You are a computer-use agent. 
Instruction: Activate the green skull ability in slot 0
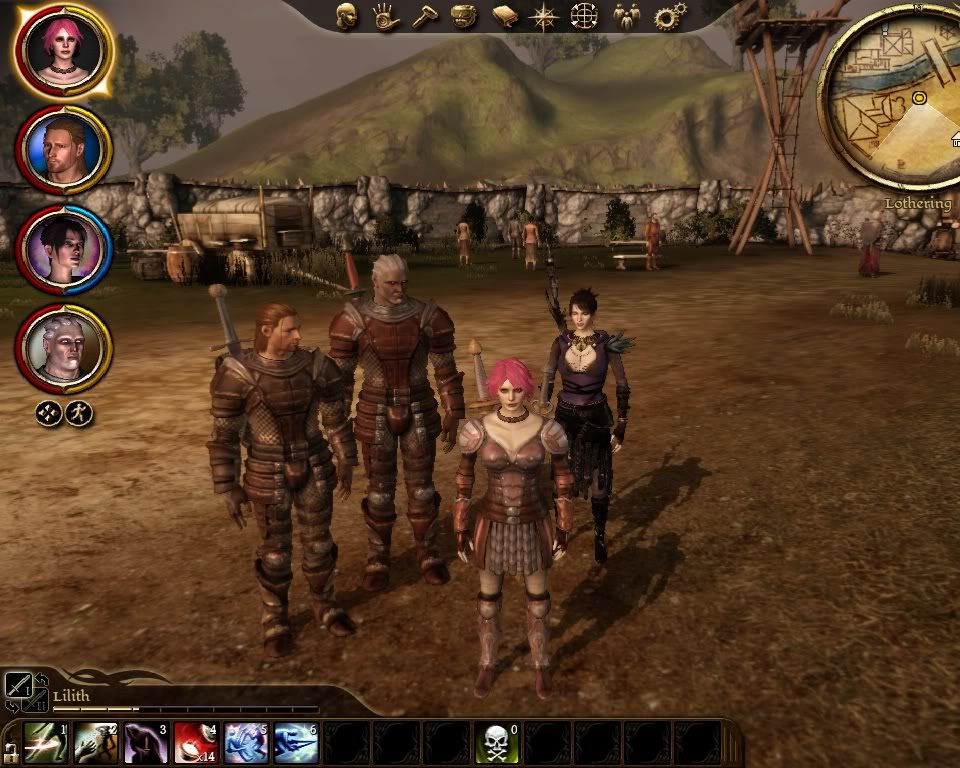[496, 743]
